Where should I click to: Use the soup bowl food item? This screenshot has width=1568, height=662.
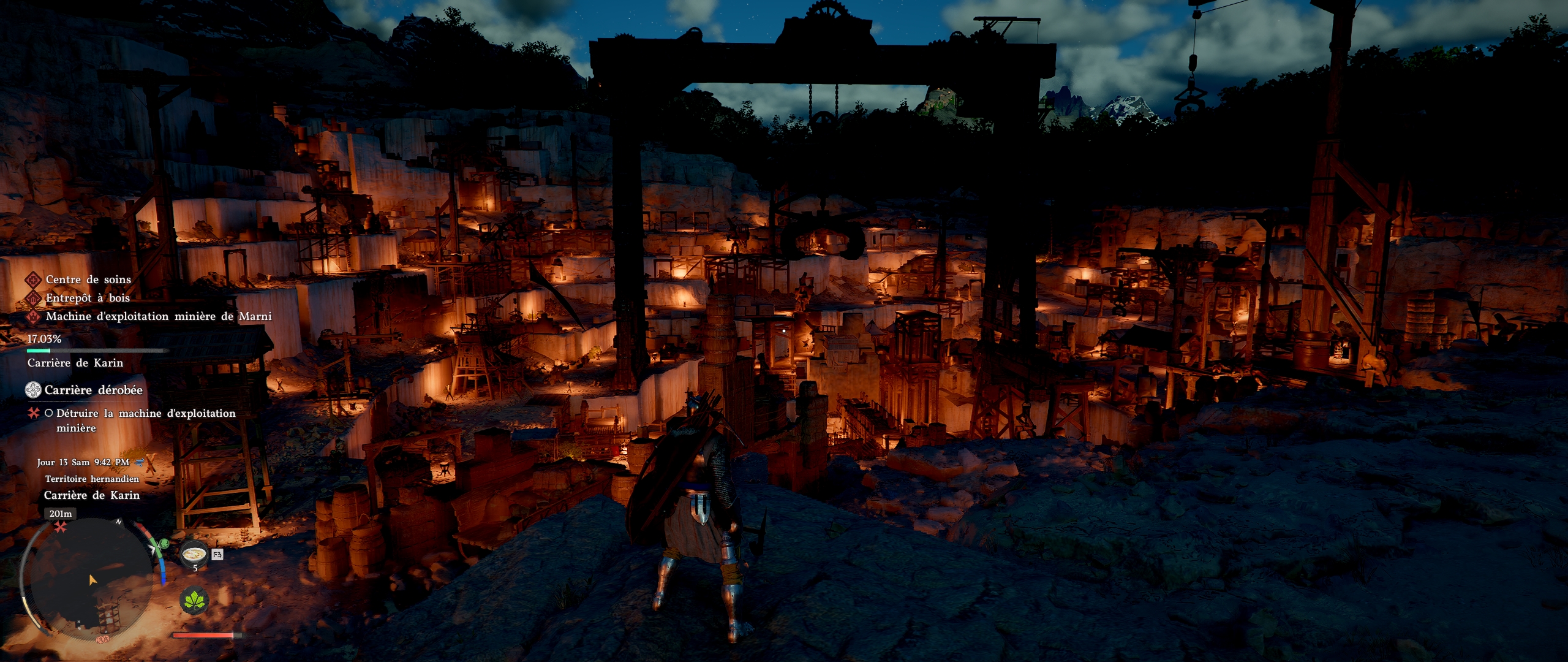(195, 554)
